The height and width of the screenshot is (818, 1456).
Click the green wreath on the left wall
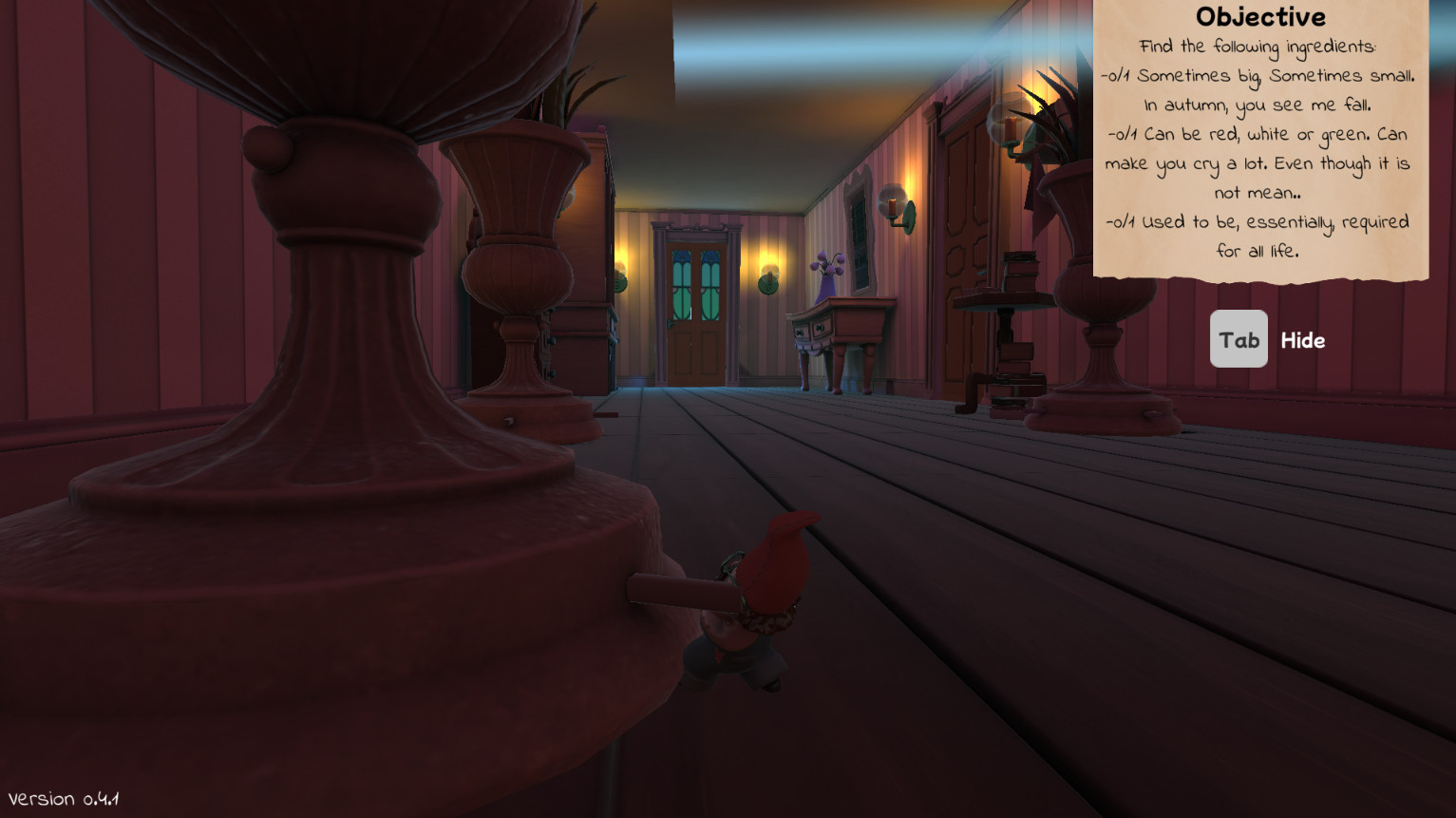(622, 282)
